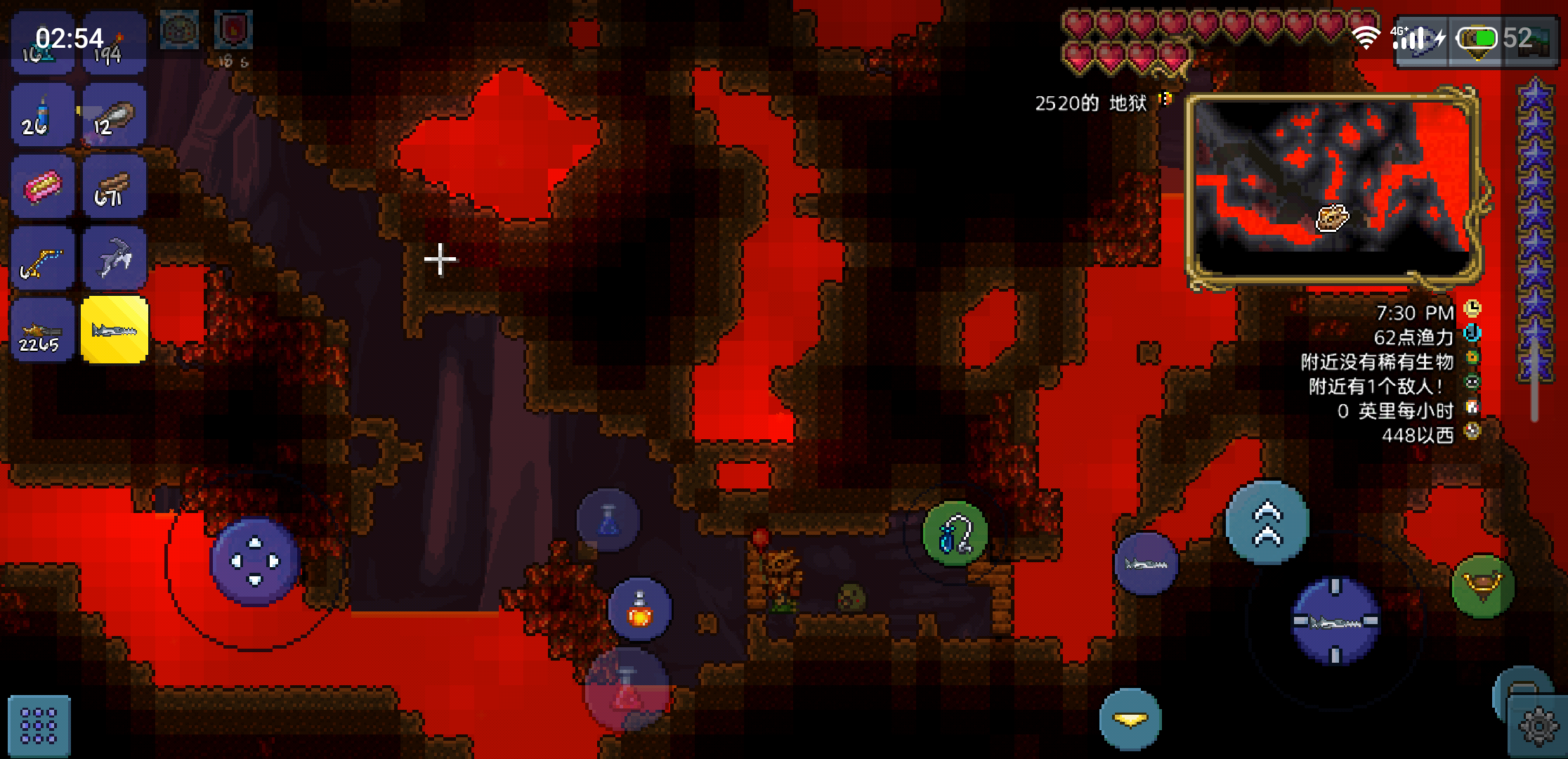Open the gold-framed minimap

coord(1333,190)
